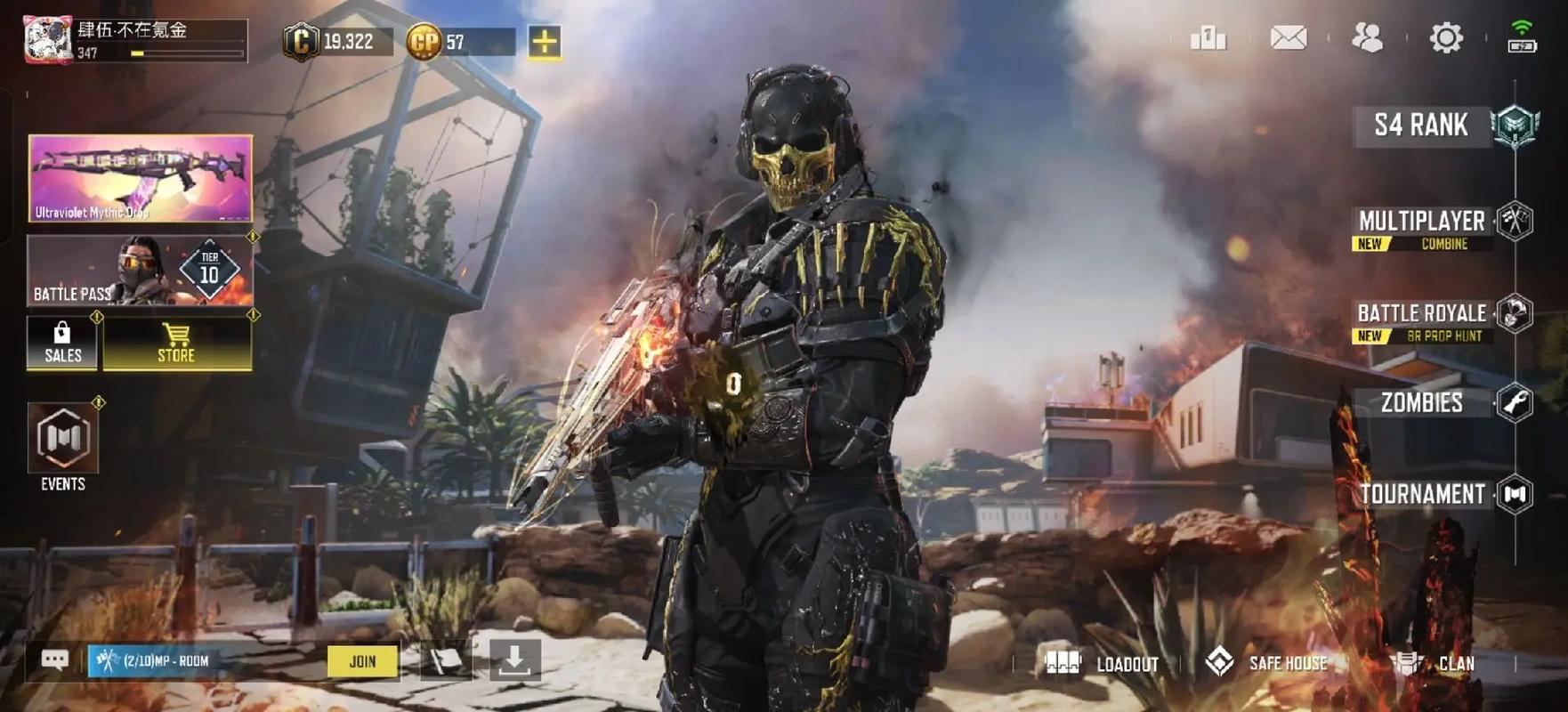Choose the Multiplayer mode

[1422, 222]
